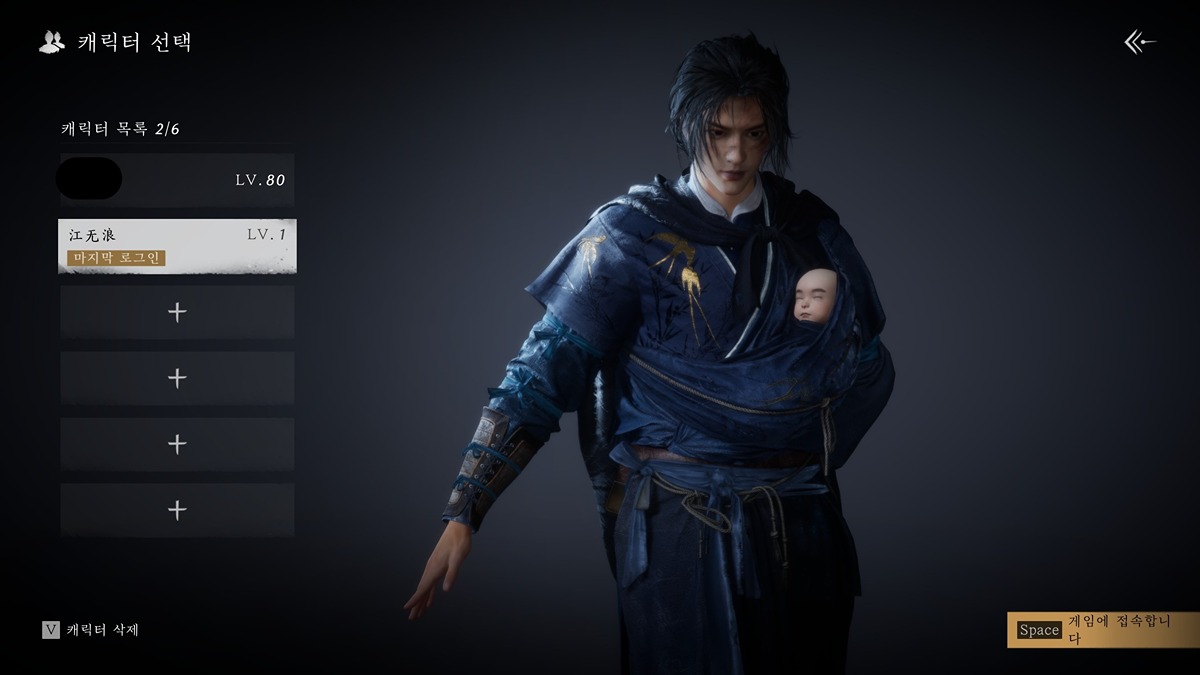Screen dimensions: 1200x675
Task: Enter the game with 게임에 접속합니다 button
Action: click(x=1102, y=629)
